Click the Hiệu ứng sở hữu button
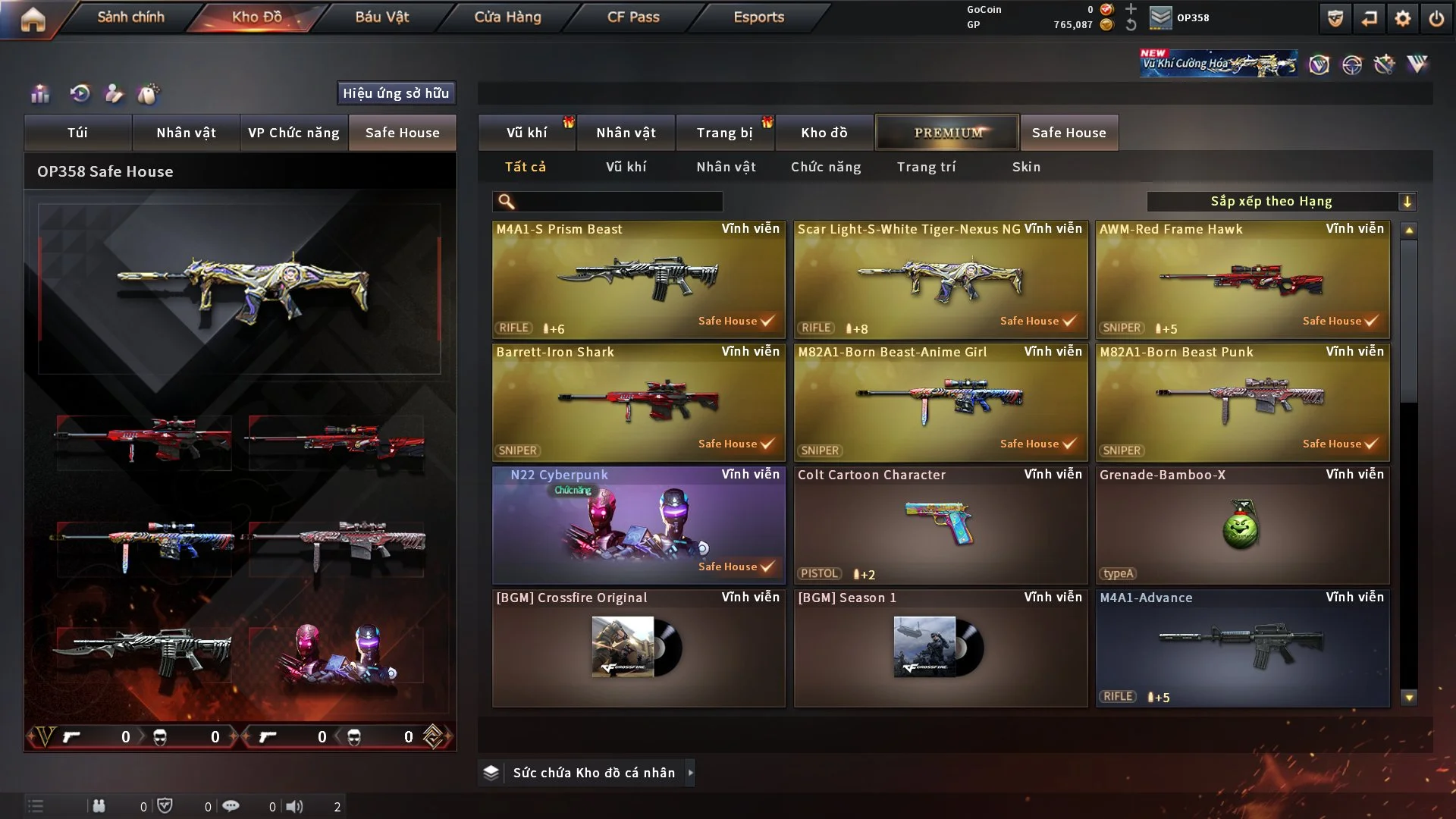Image resolution: width=1456 pixels, height=819 pixels. click(396, 93)
